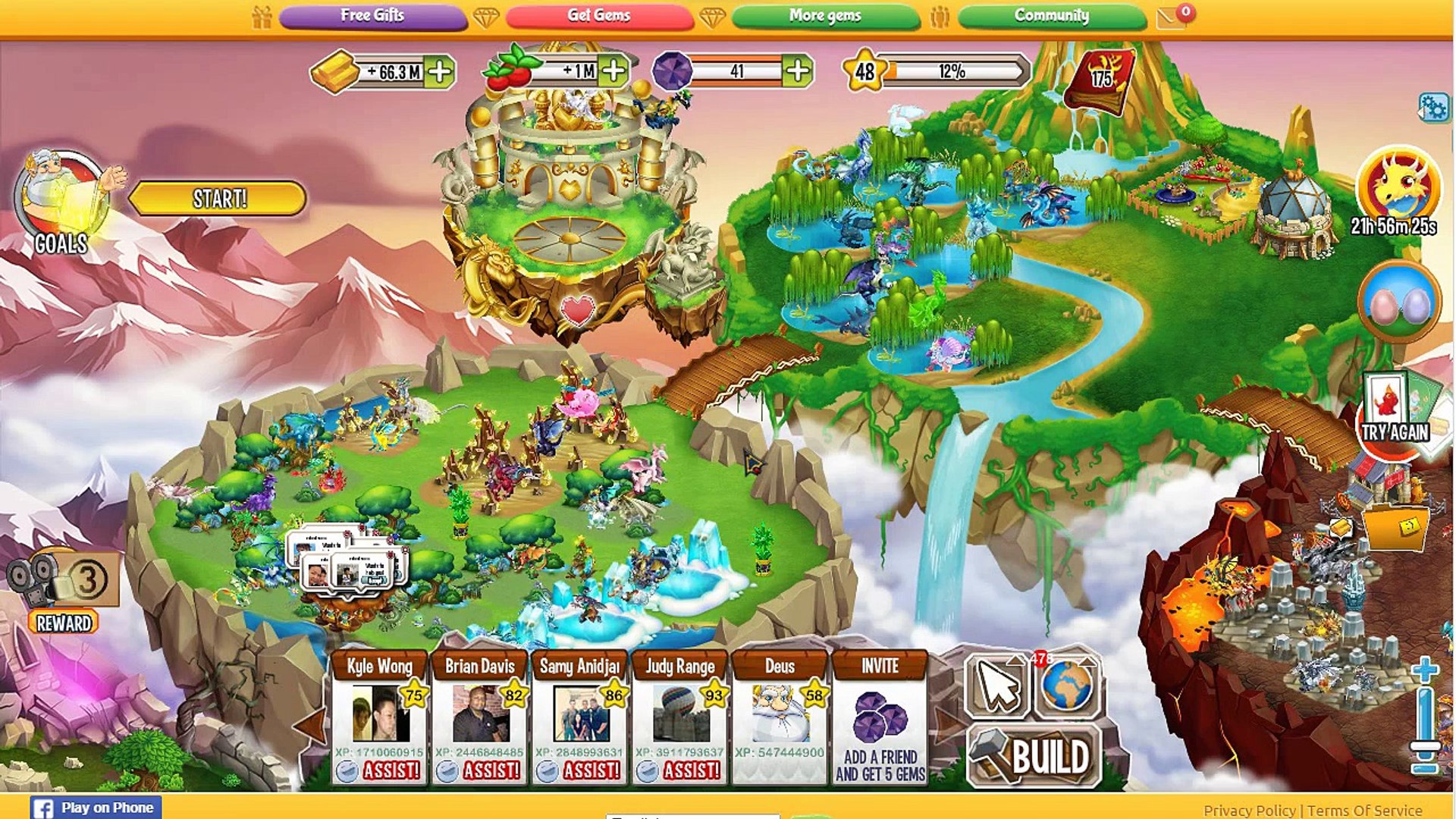1456x819 pixels.
Task: Open the red dragon book
Action: coord(1100,80)
